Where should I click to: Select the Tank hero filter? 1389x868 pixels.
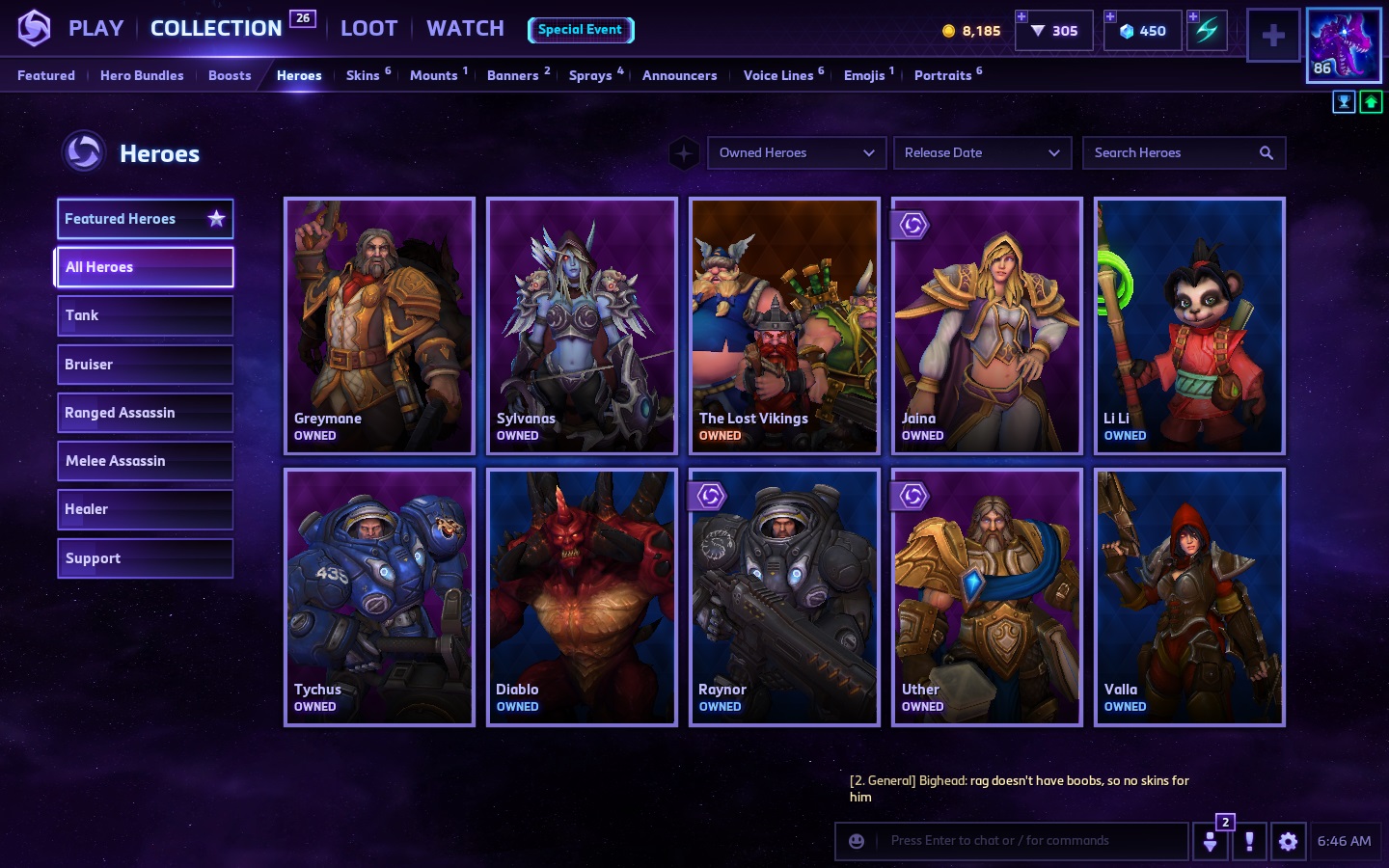tap(145, 315)
